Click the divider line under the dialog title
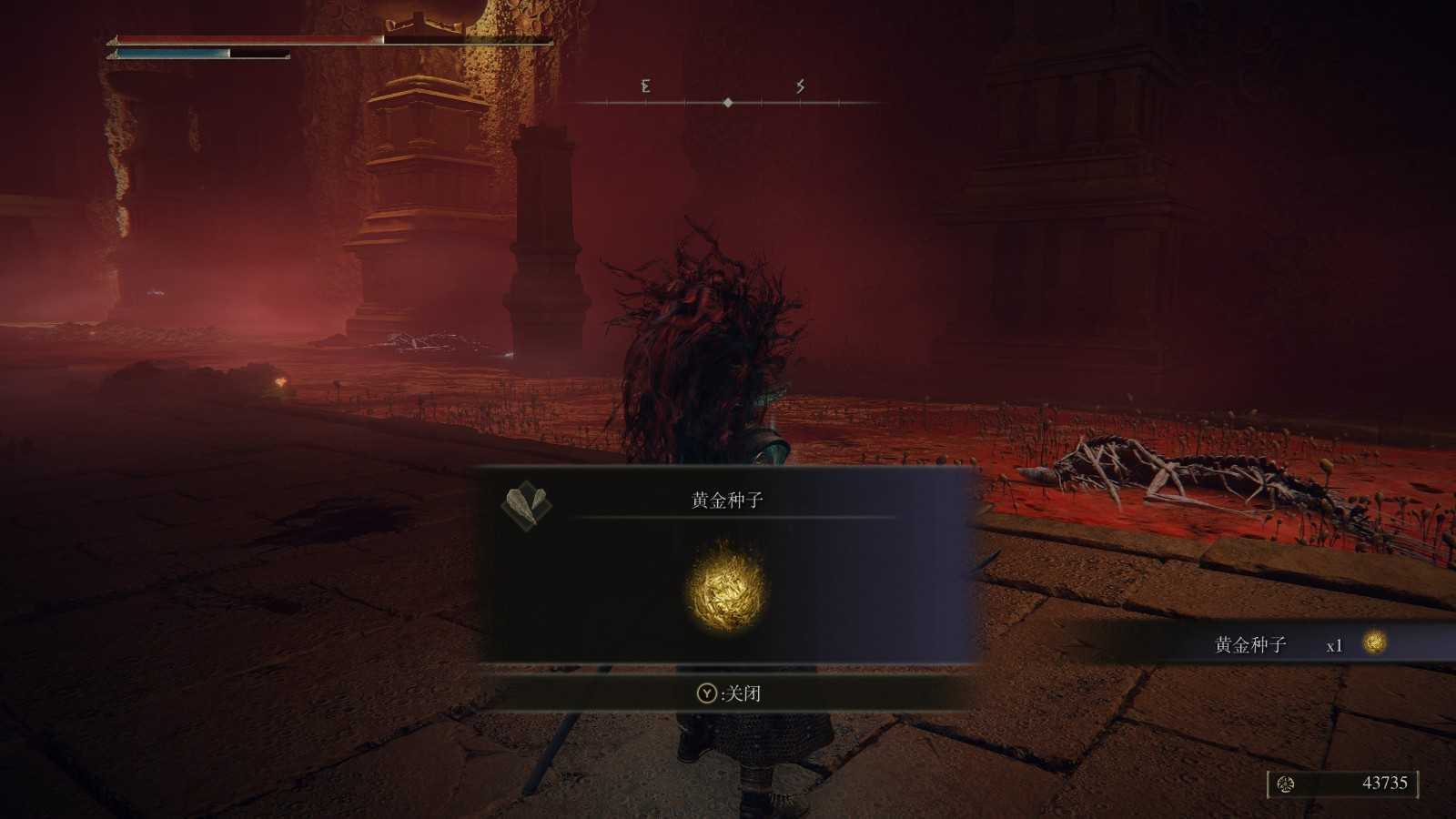Viewport: 1456px width, 819px height. (x=728, y=517)
